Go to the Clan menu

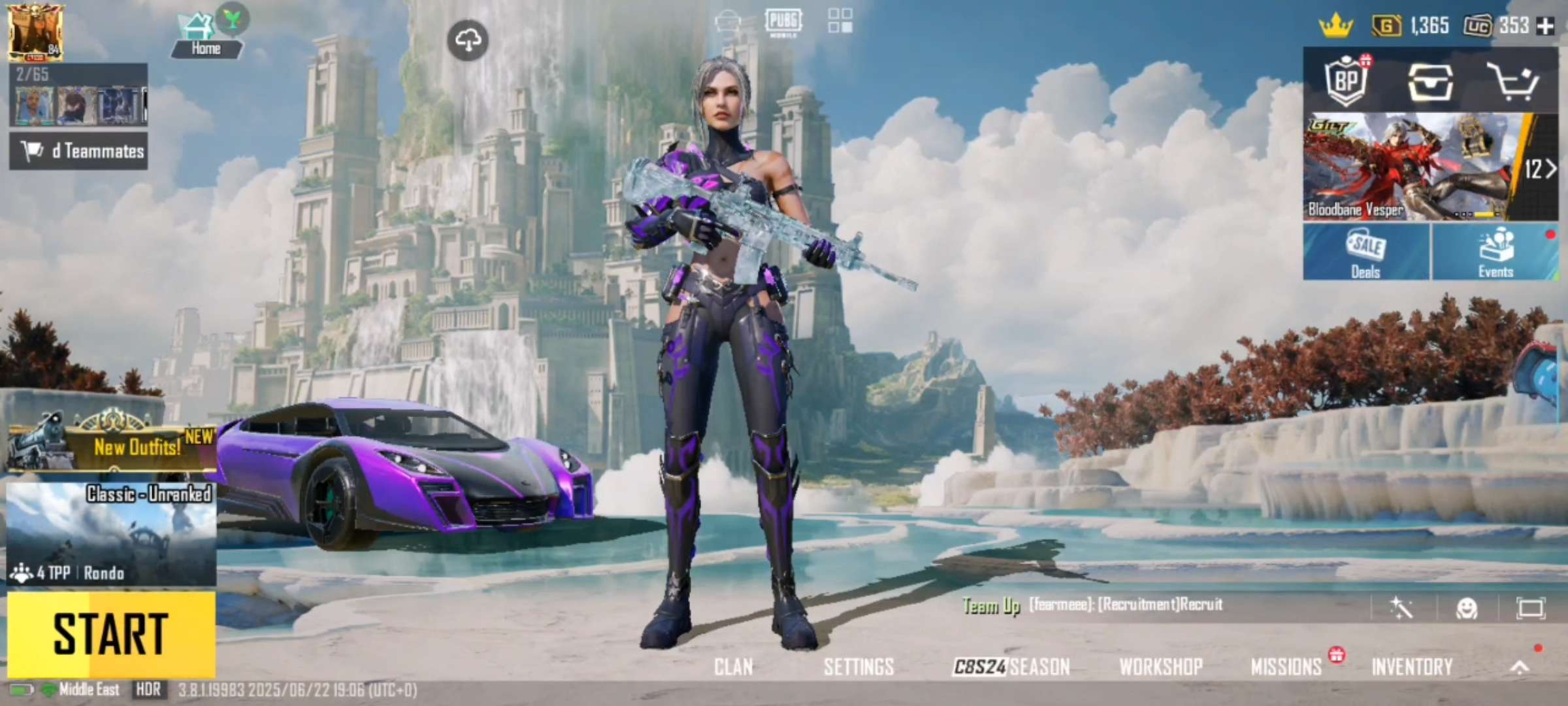[733, 667]
